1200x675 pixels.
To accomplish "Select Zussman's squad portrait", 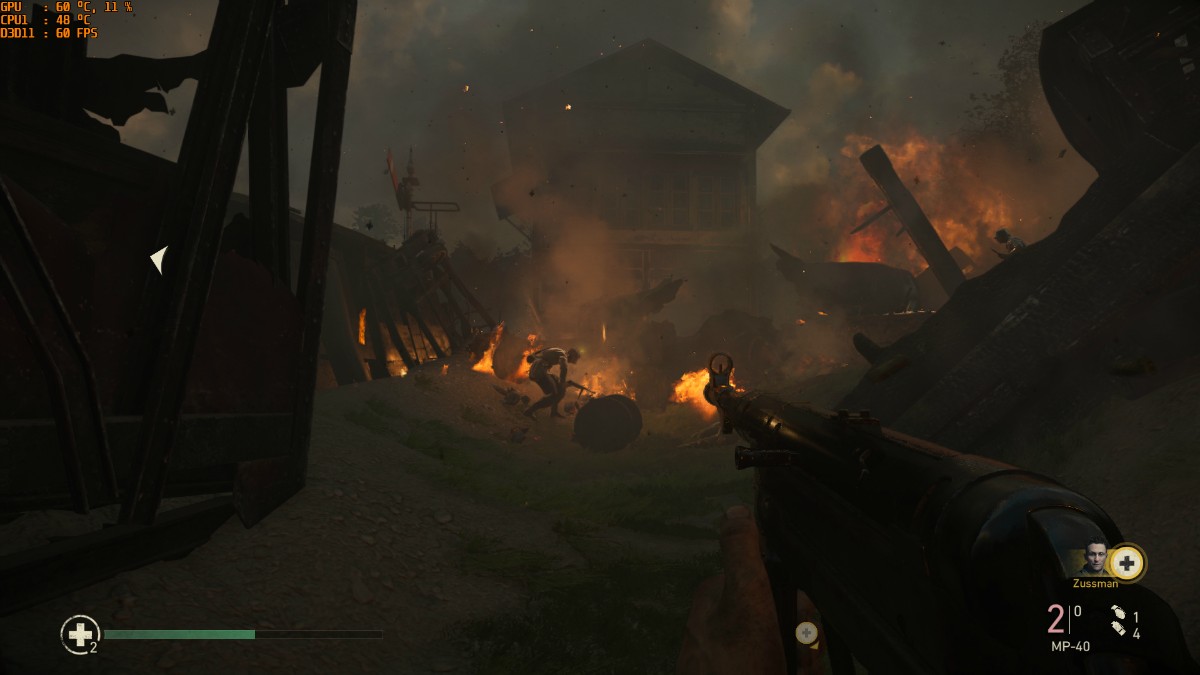I will coord(1096,560).
